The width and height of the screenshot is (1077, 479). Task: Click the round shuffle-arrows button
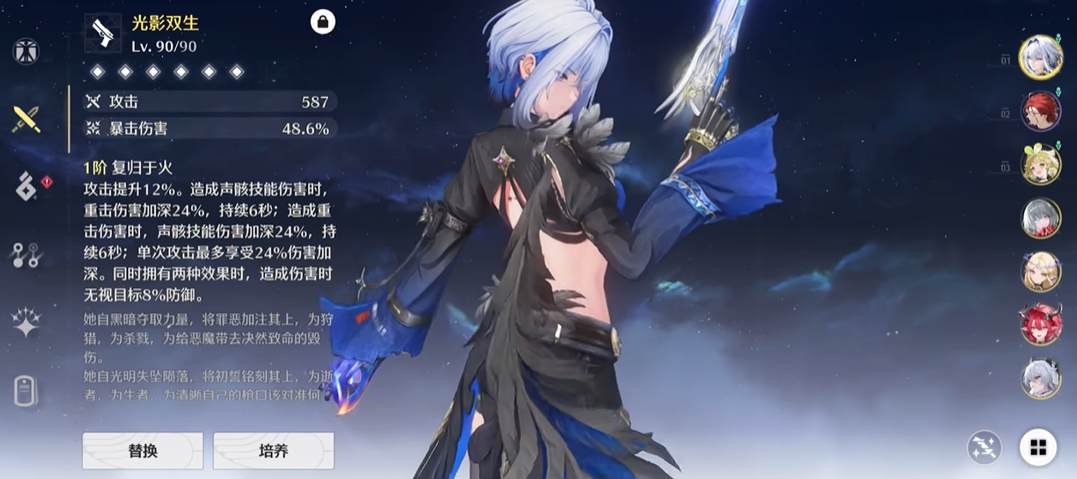(x=984, y=447)
